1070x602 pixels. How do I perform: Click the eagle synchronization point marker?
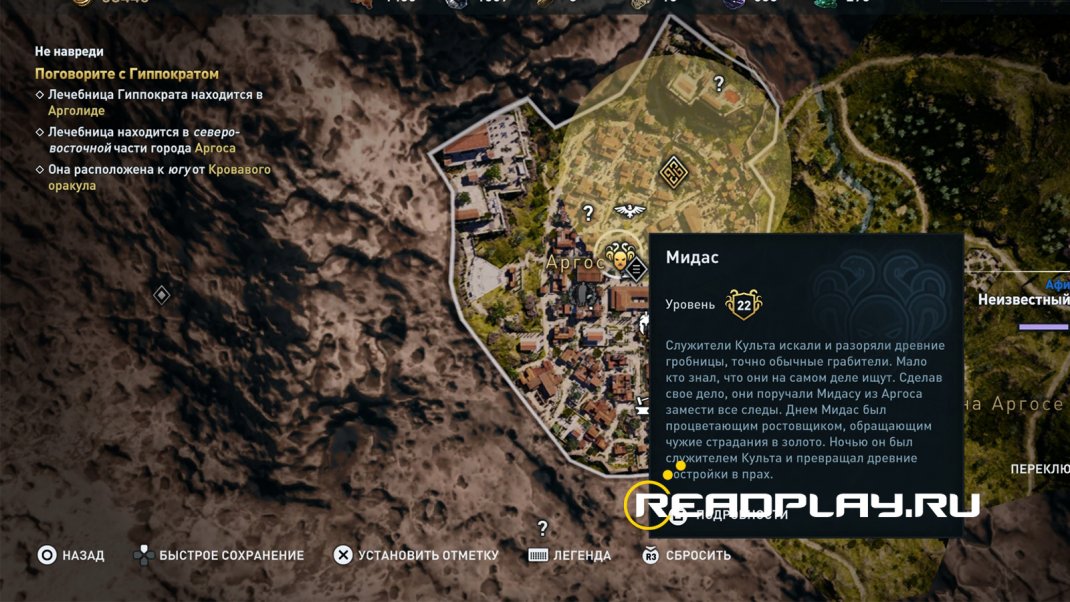point(629,210)
